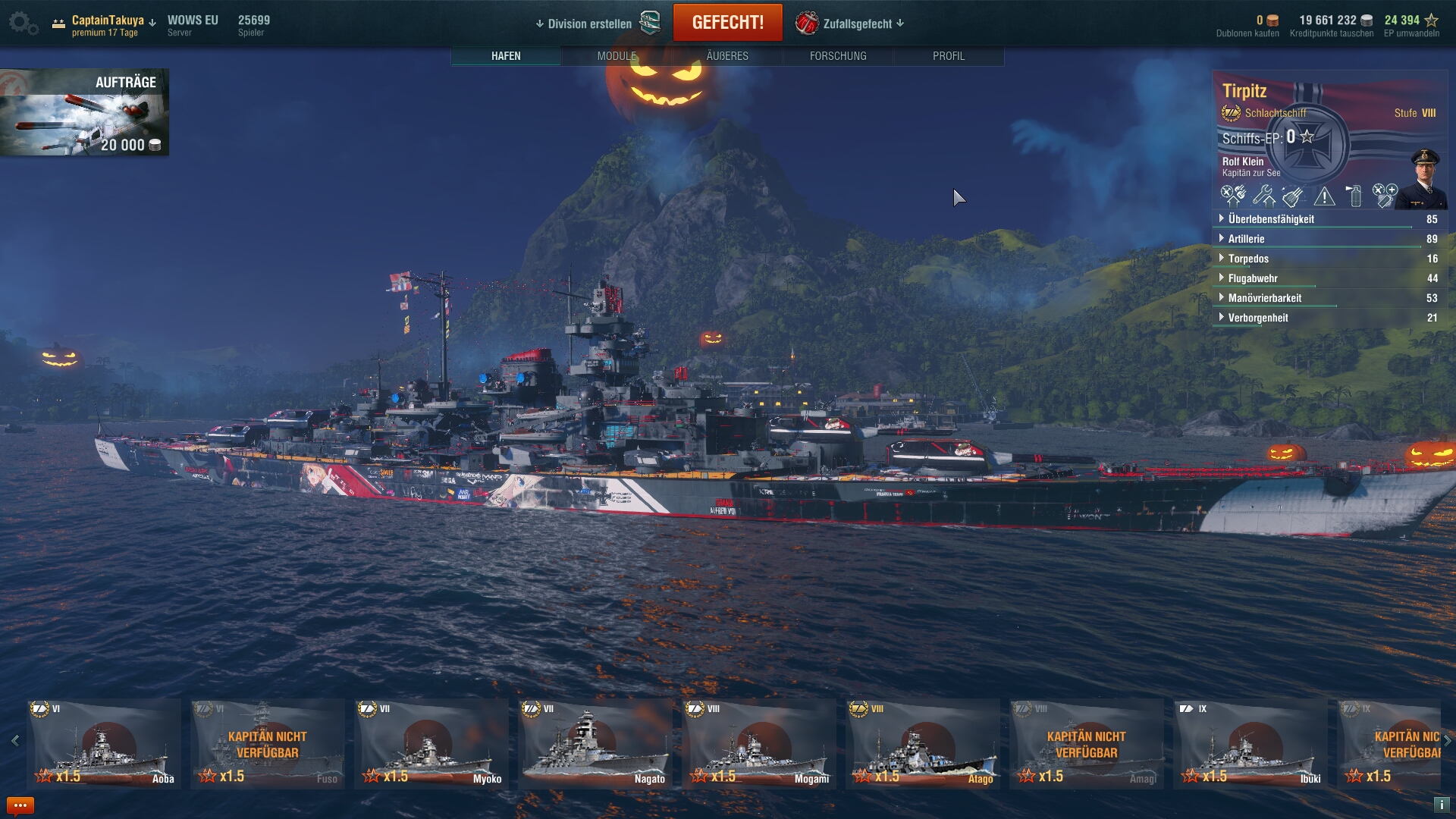
Task: Click Kreditpunkte tauschen to exchange credits
Action: 1332,26
